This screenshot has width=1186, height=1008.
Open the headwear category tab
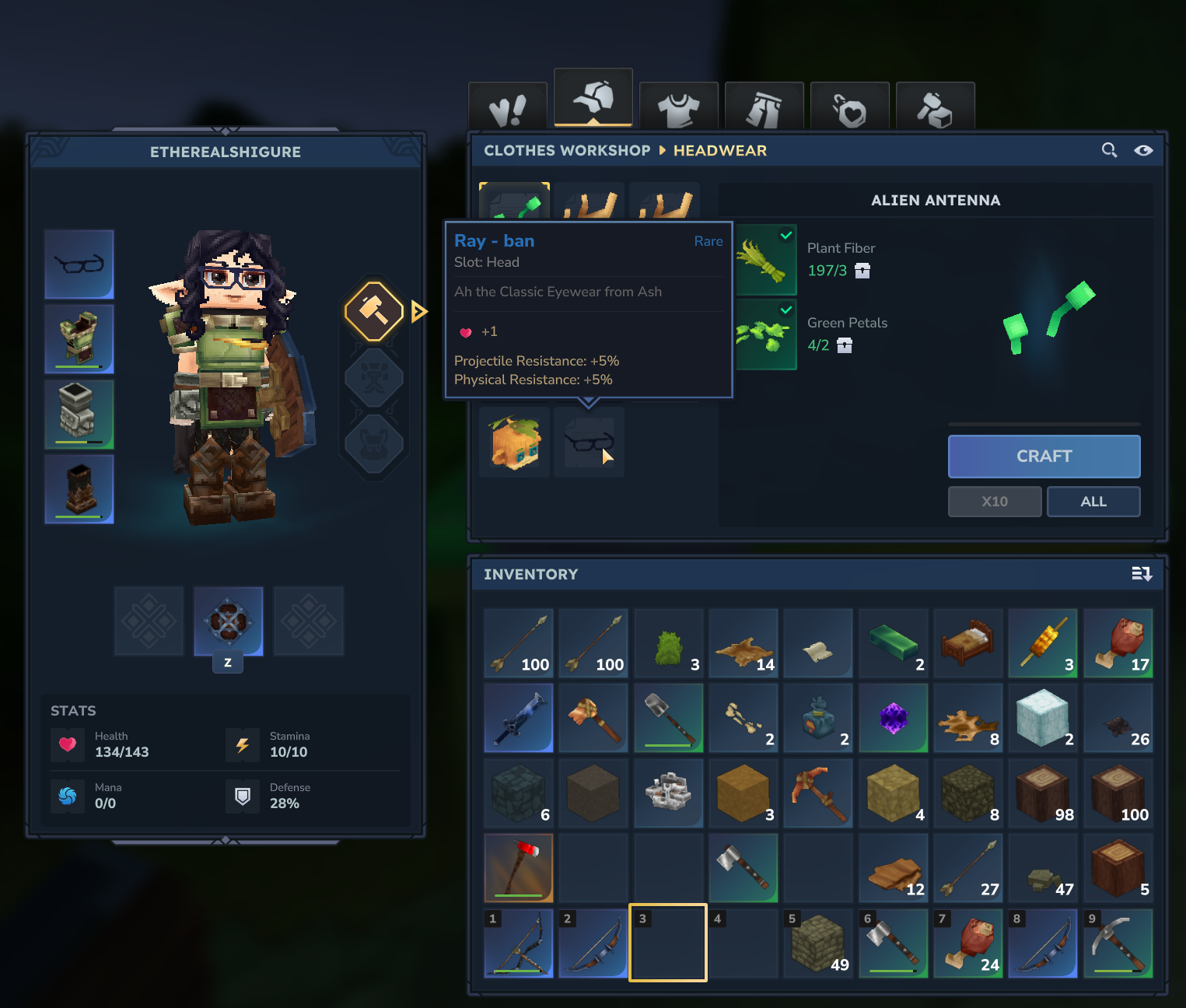tap(593, 99)
